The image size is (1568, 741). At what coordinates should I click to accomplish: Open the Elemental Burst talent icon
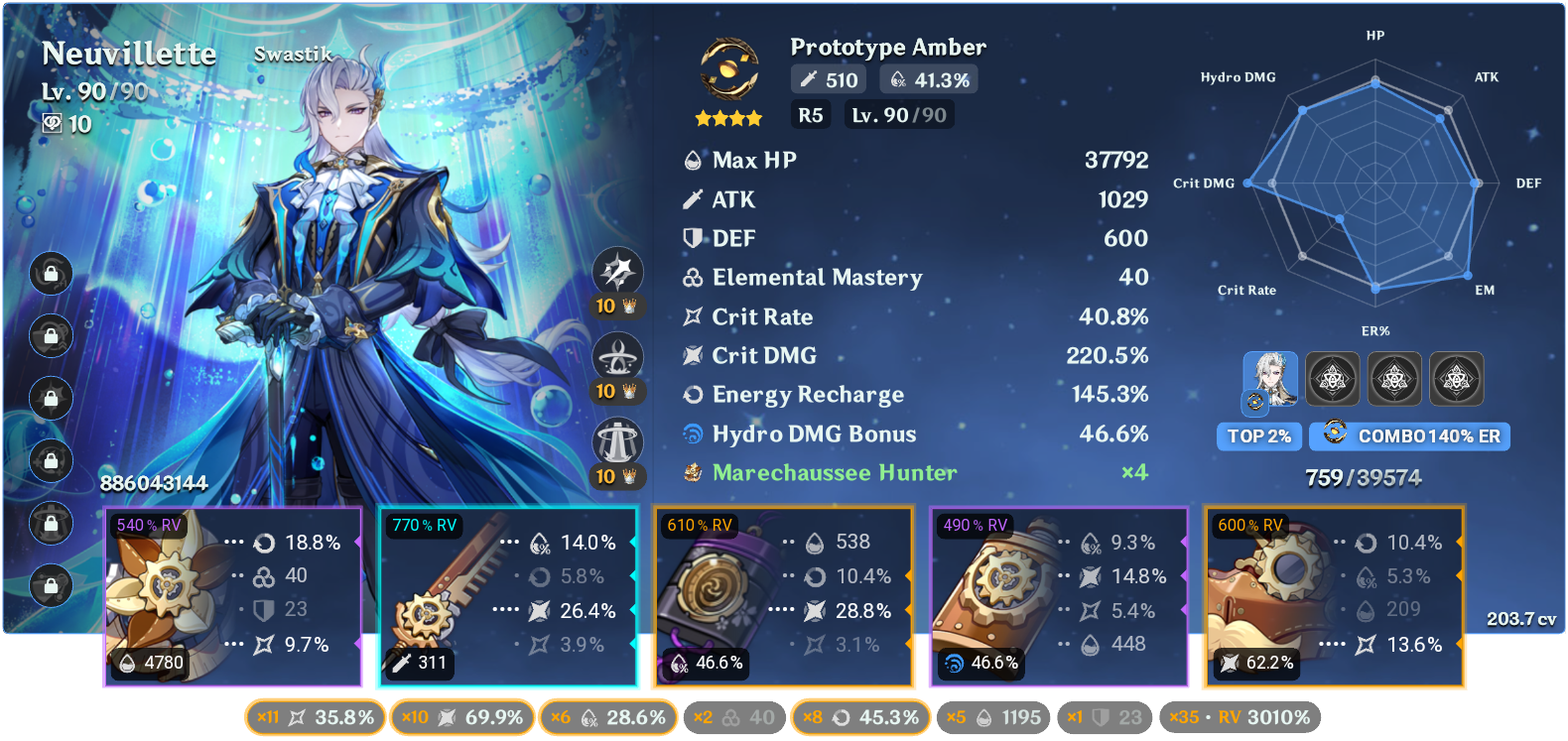pyautogui.click(x=615, y=438)
